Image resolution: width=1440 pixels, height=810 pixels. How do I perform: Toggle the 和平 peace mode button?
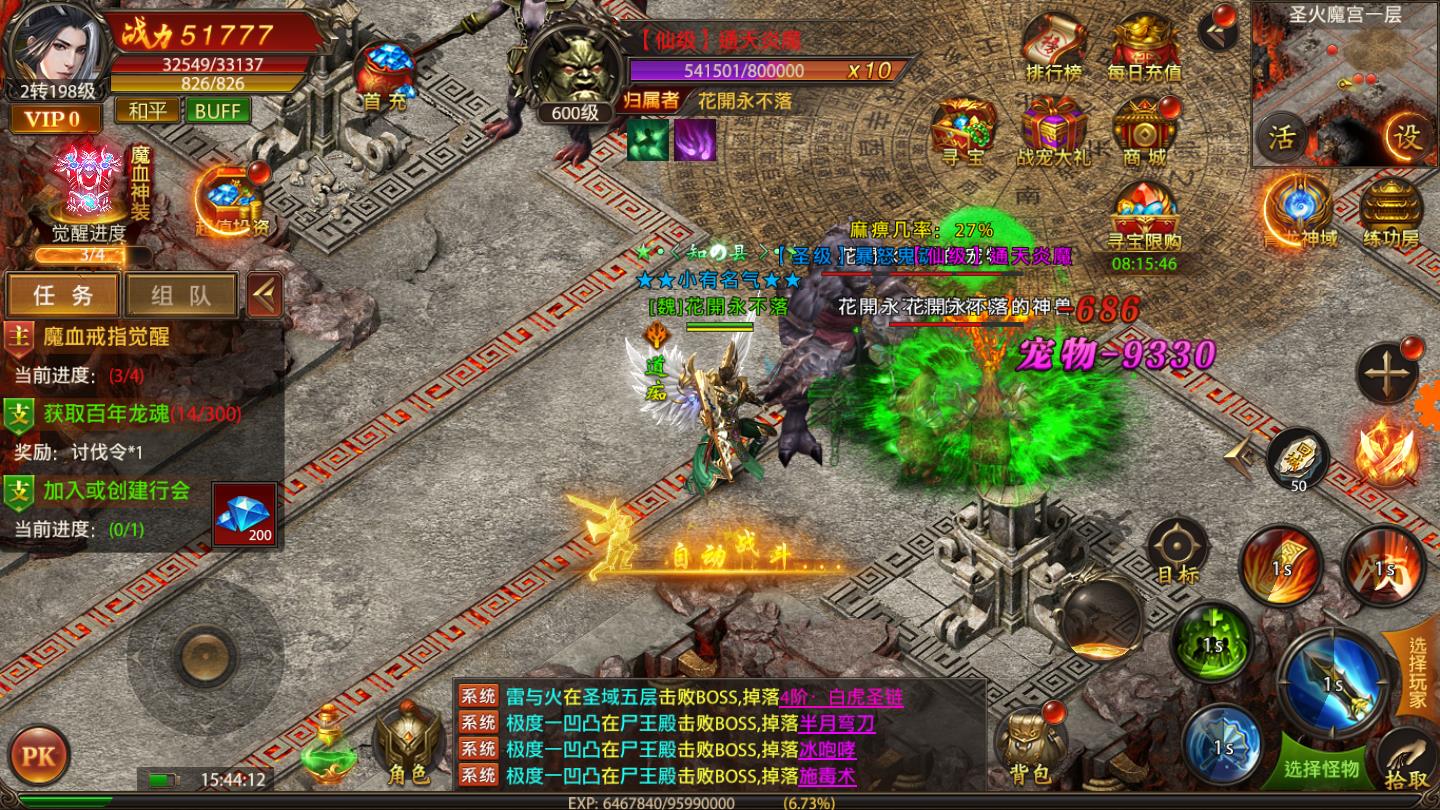tap(147, 110)
